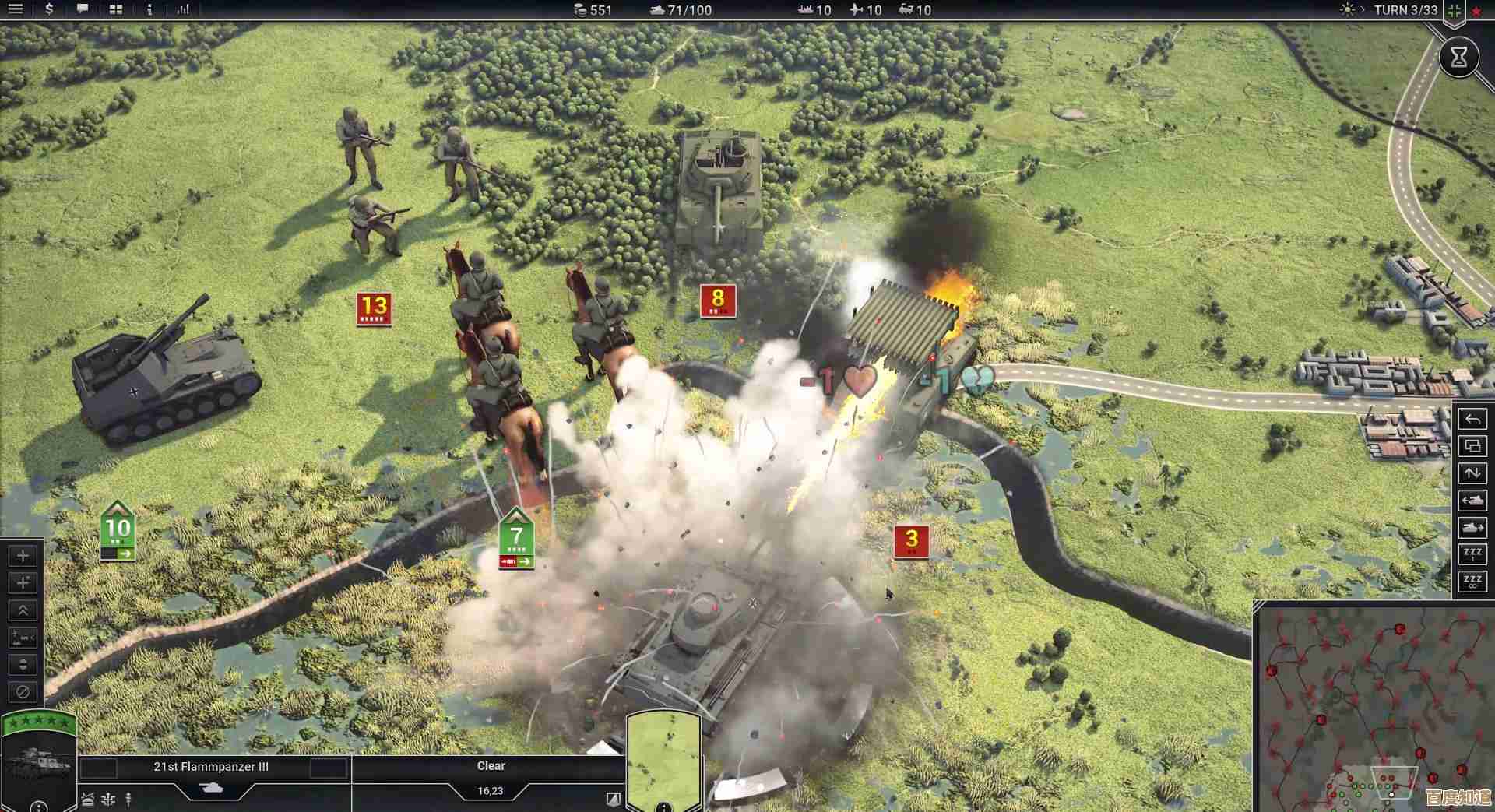Open the hamburger main menu
The width and height of the screenshot is (1495, 812).
coord(16,9)
